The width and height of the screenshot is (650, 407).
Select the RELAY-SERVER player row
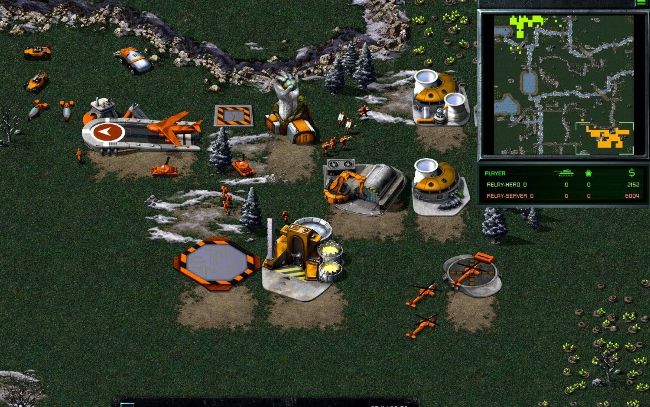[x=560, y=195]
